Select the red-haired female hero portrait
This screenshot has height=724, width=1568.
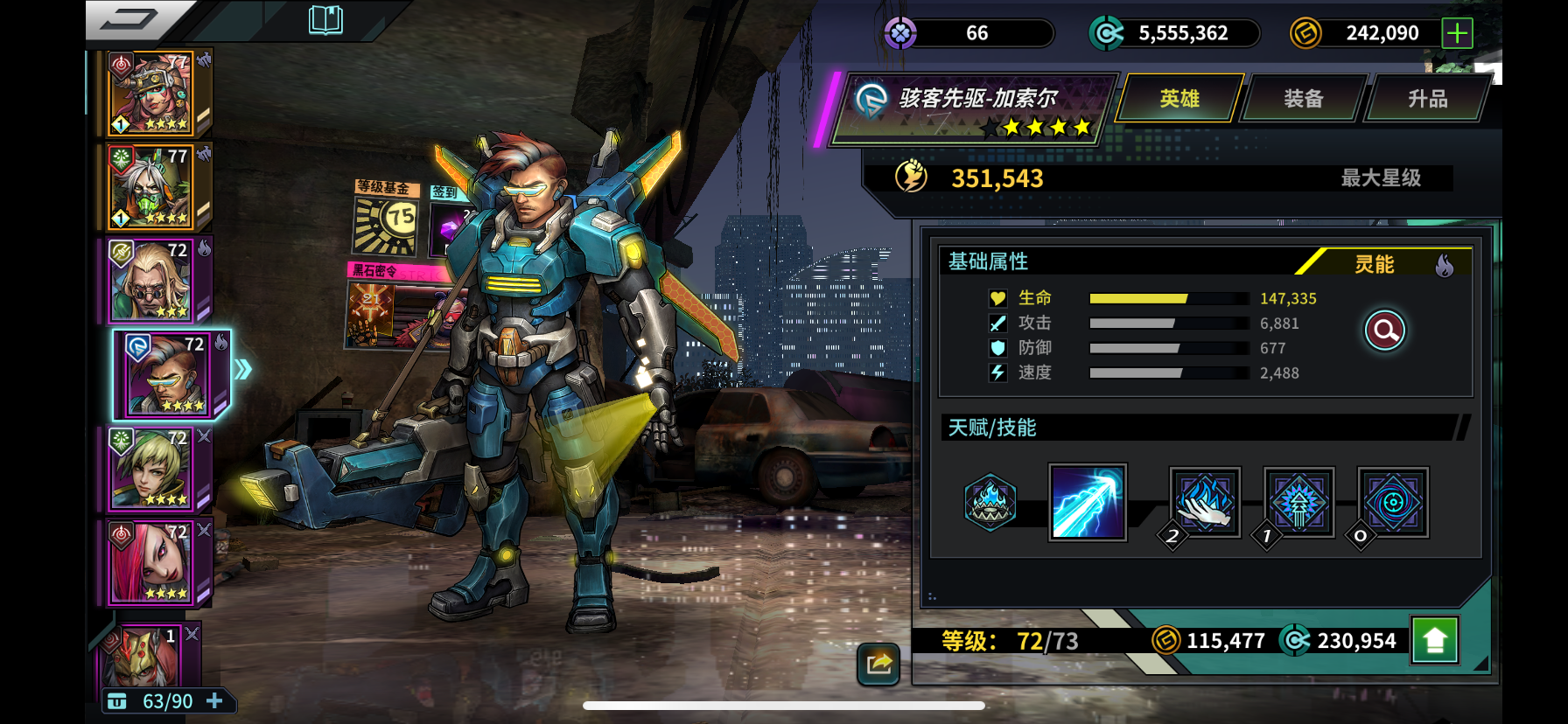pos(152,561)
